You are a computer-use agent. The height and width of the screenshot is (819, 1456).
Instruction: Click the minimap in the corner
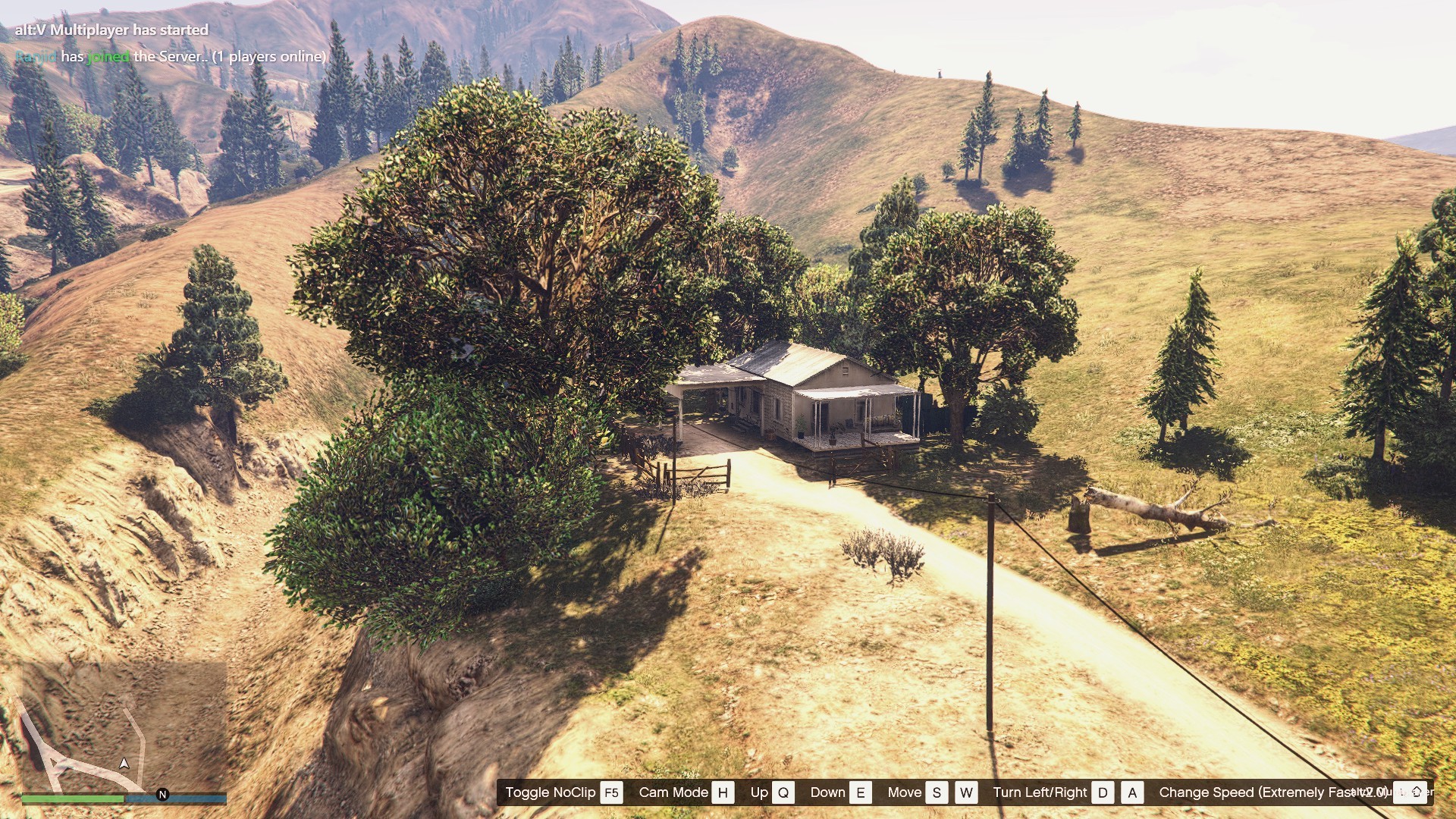click(124, 726)
